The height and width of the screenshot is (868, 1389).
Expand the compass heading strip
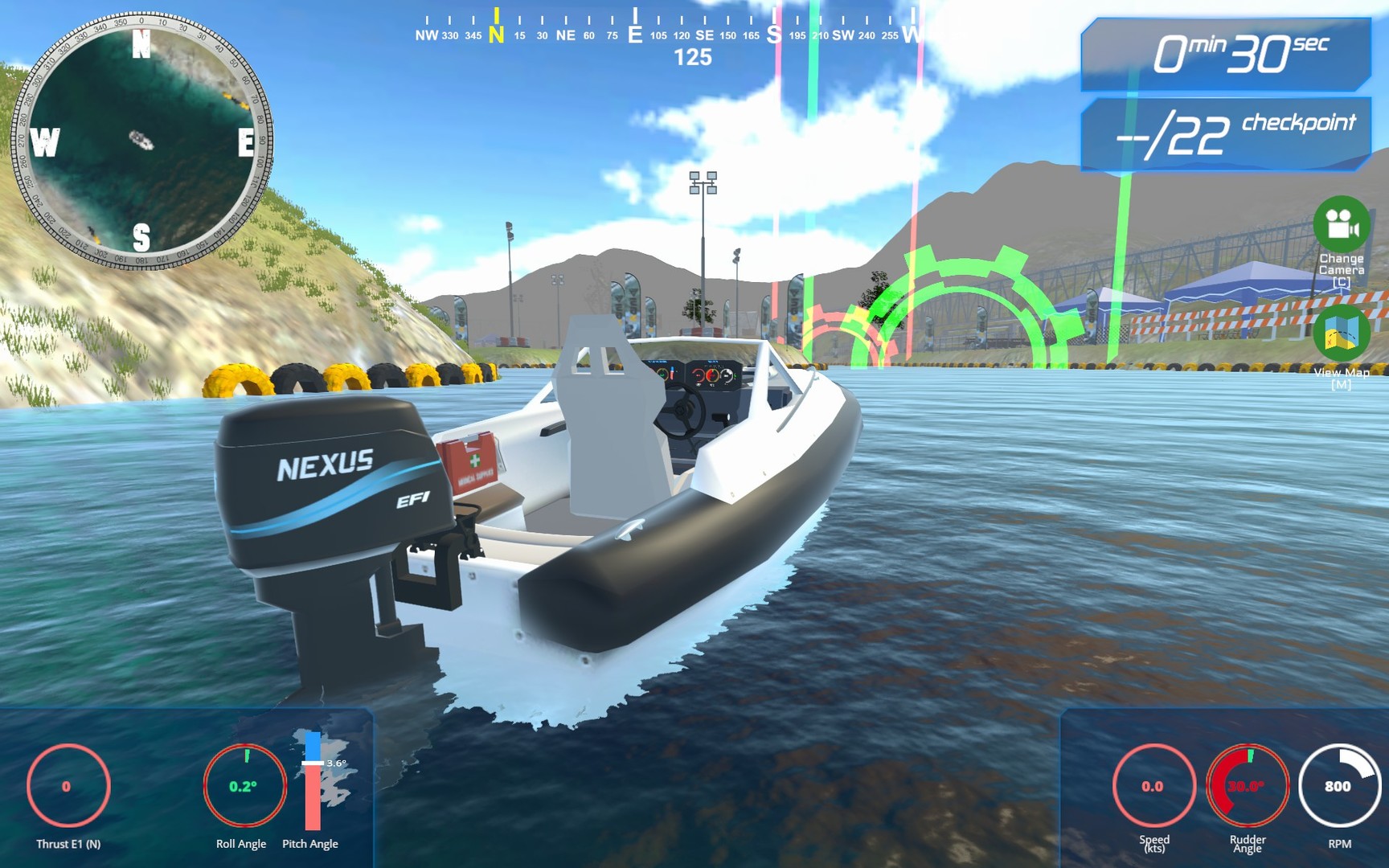pyautogui.click(x=667, y=28)
